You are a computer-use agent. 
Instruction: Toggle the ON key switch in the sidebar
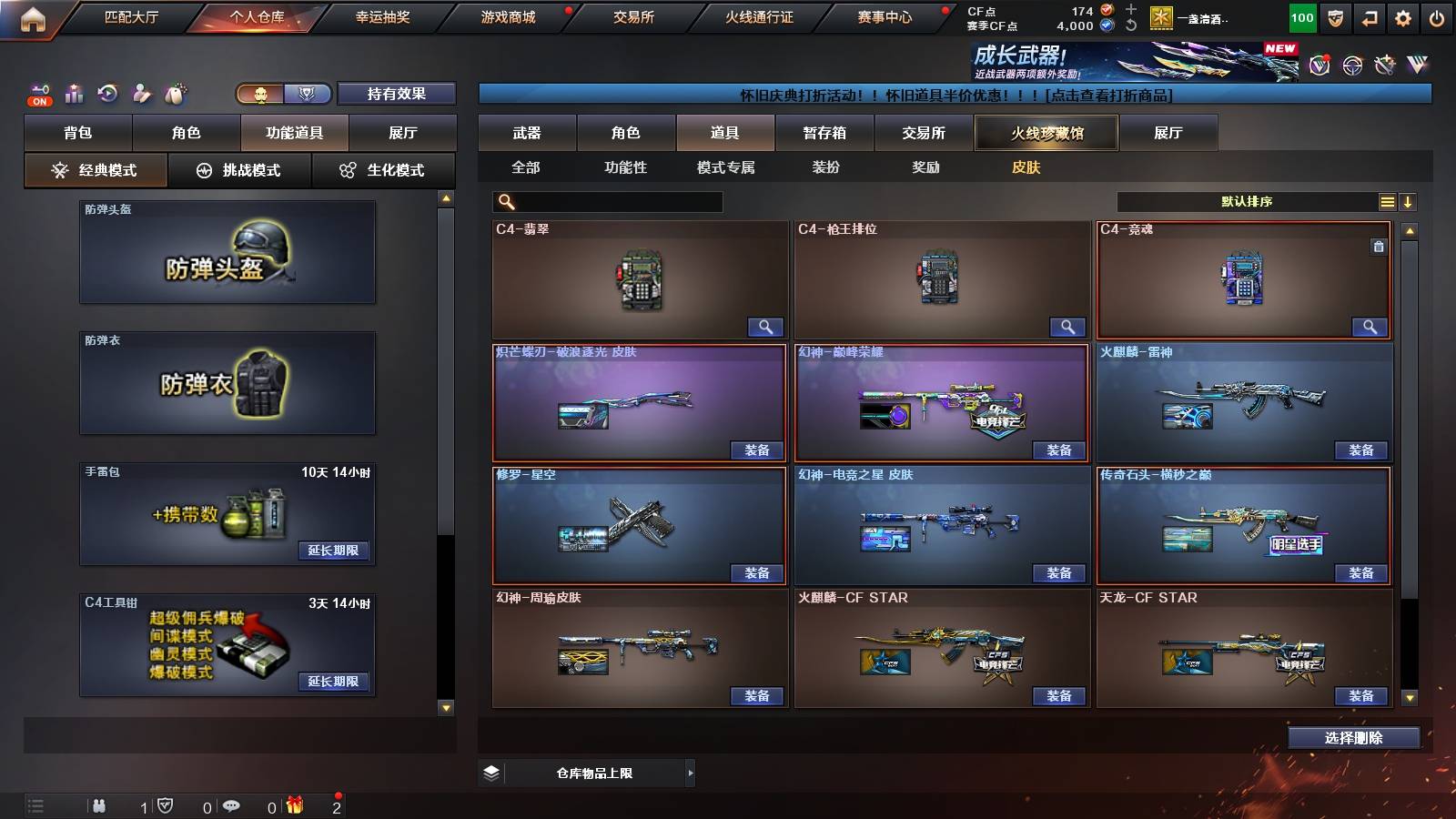tap(38, 94)
